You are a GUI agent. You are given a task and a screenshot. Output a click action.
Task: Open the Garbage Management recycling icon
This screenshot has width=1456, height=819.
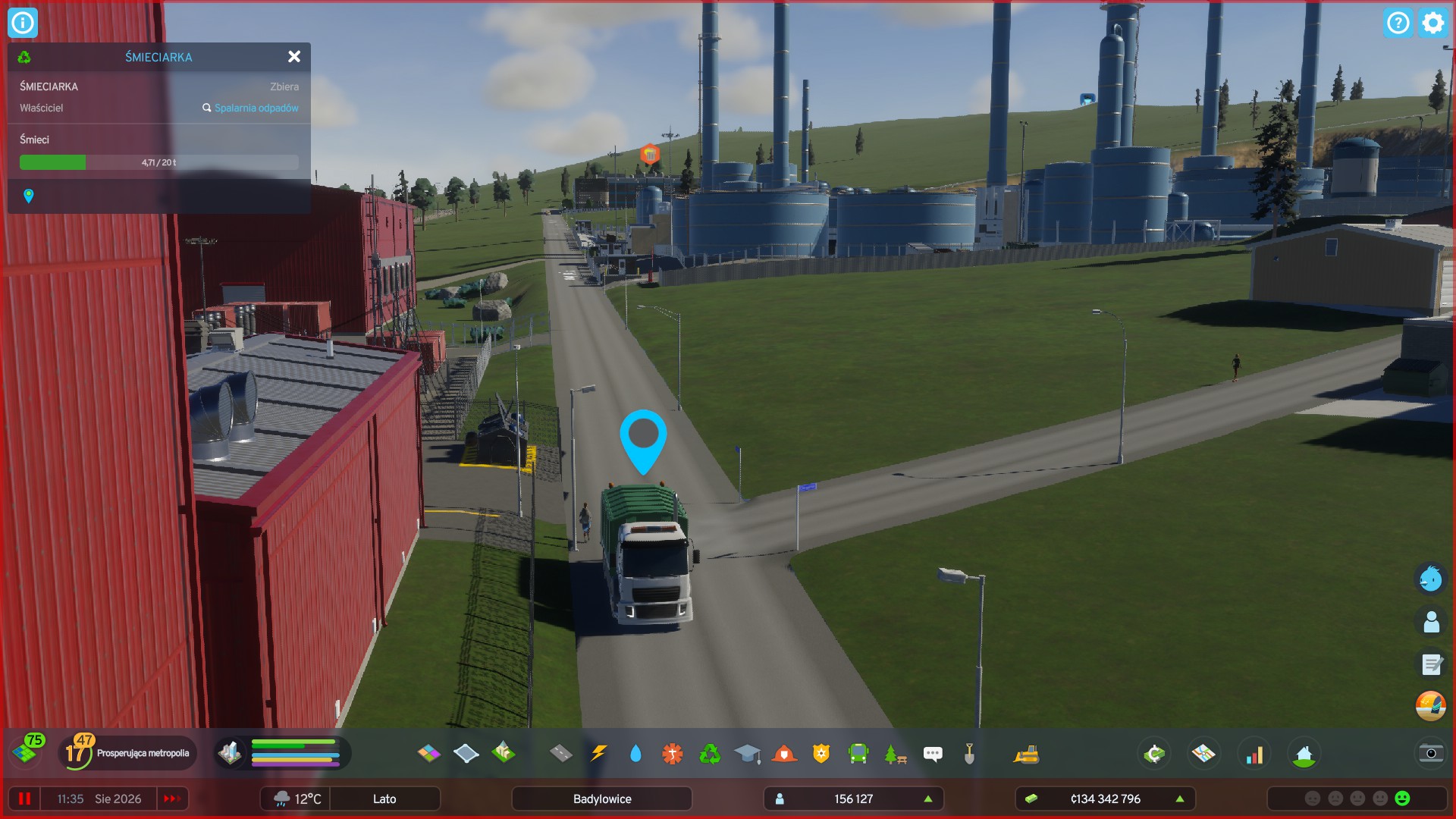point(710,753)
